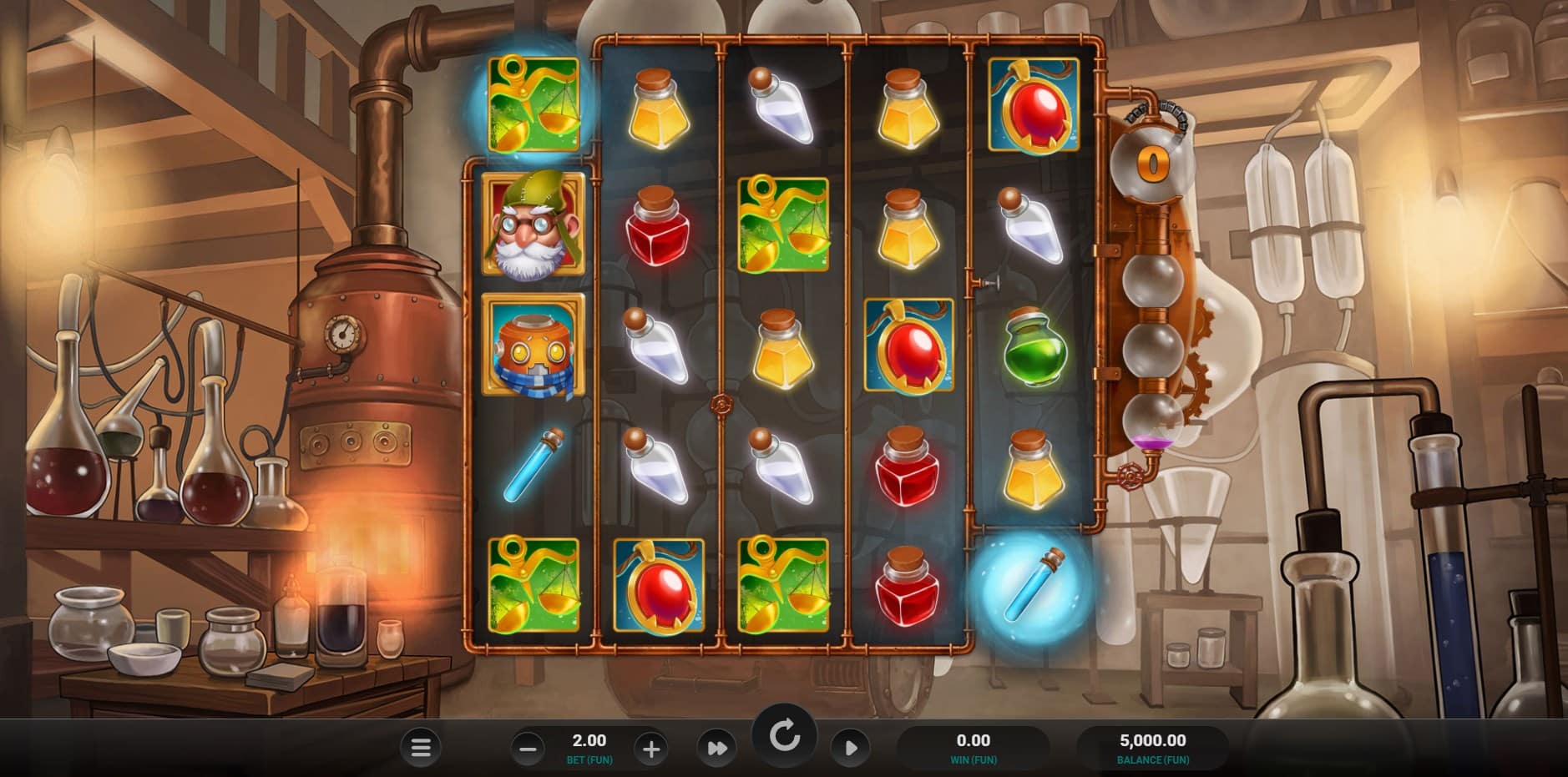The image size is (1568, 777).
Task: Spin the reels
Action: click(x=784, y=736)
